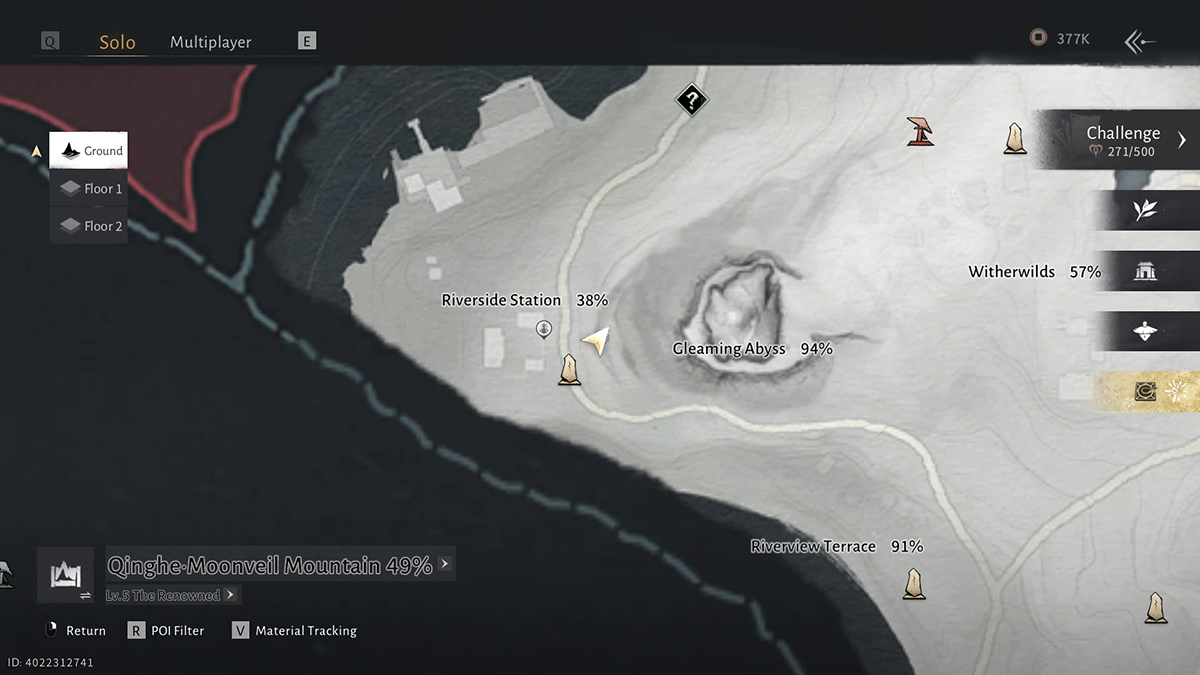1200x675 pixels.
Task: Click the highlighted gold swirl side button
Action: 1147,392
